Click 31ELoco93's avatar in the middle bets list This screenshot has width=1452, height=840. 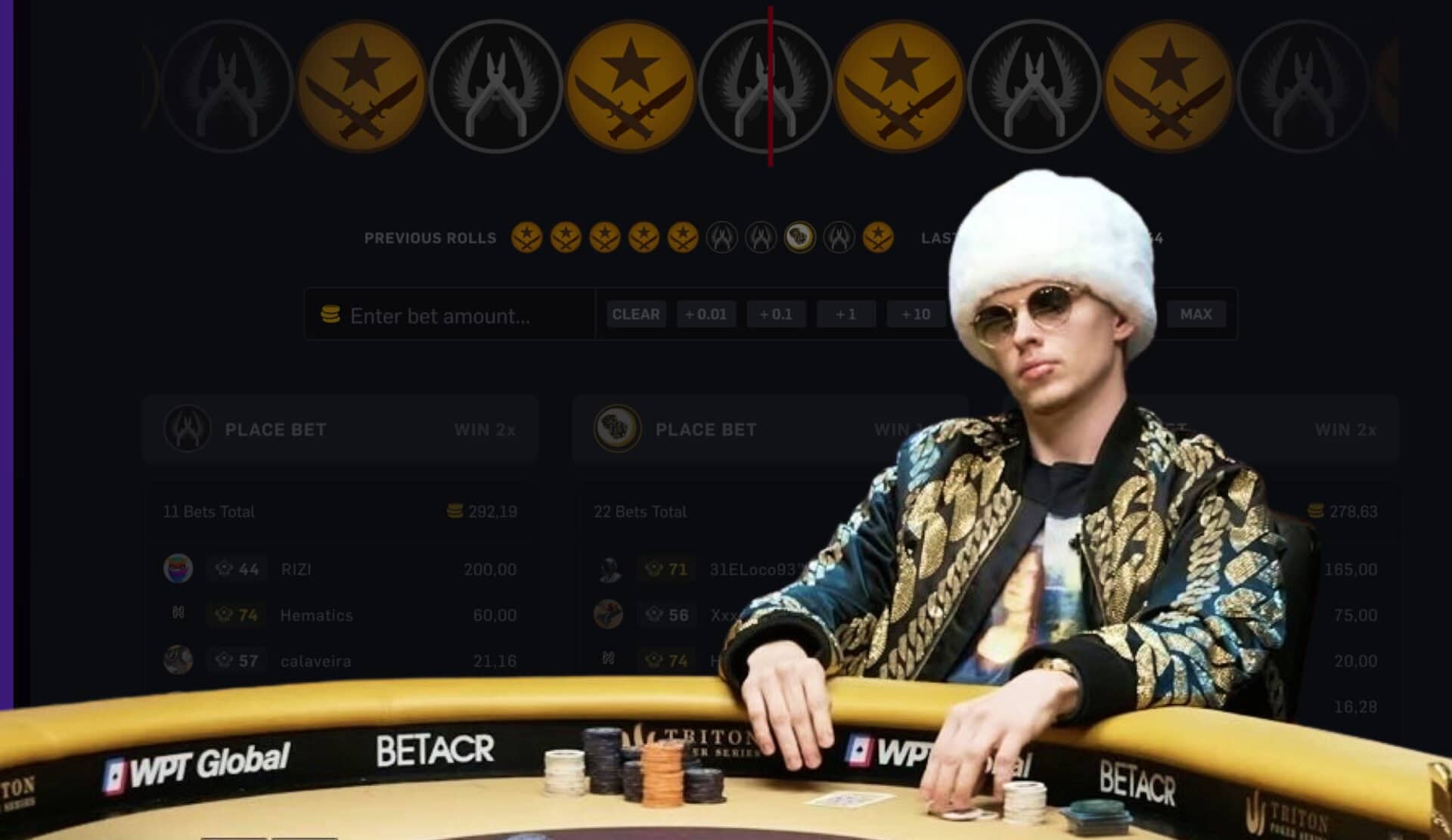(x=610, y=569)
